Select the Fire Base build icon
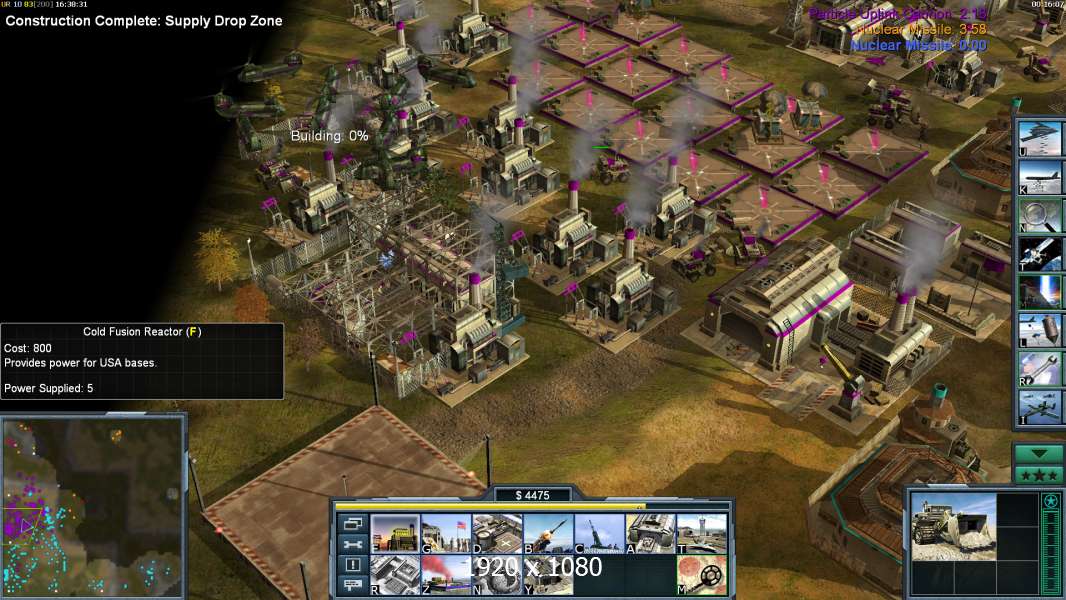 (599, 534)
